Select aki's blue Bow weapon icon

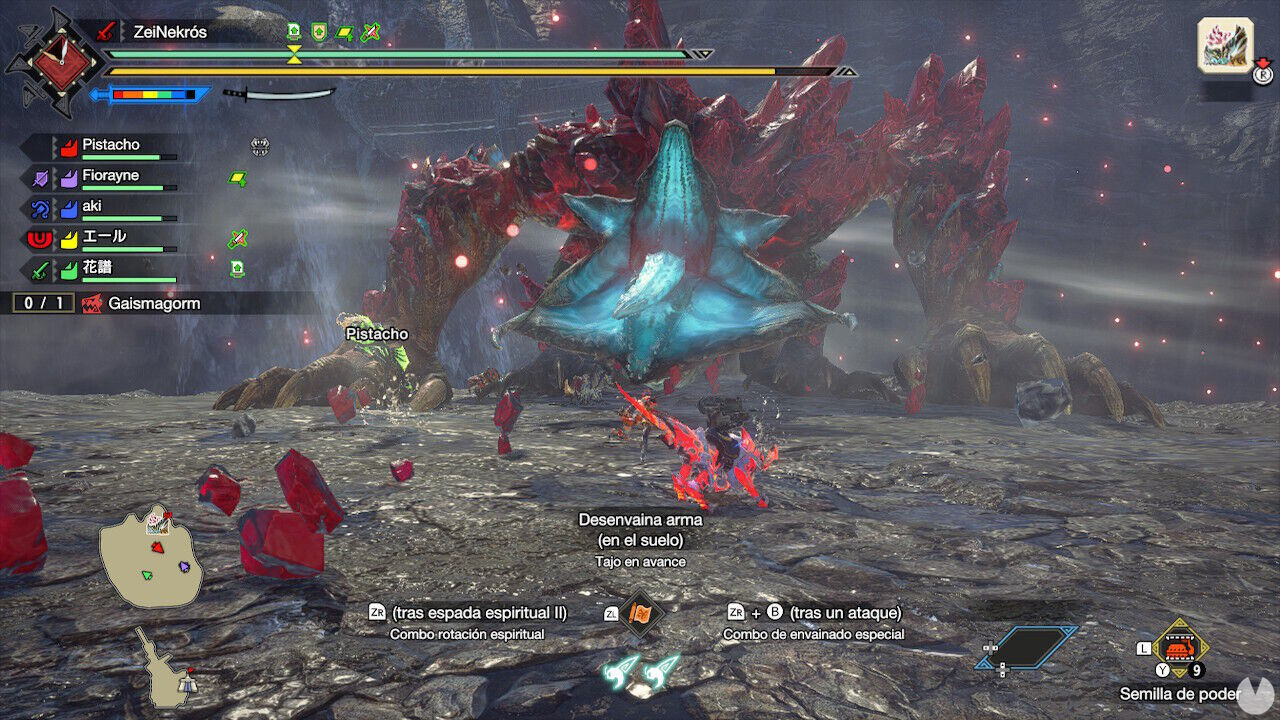tap(40, 206)
